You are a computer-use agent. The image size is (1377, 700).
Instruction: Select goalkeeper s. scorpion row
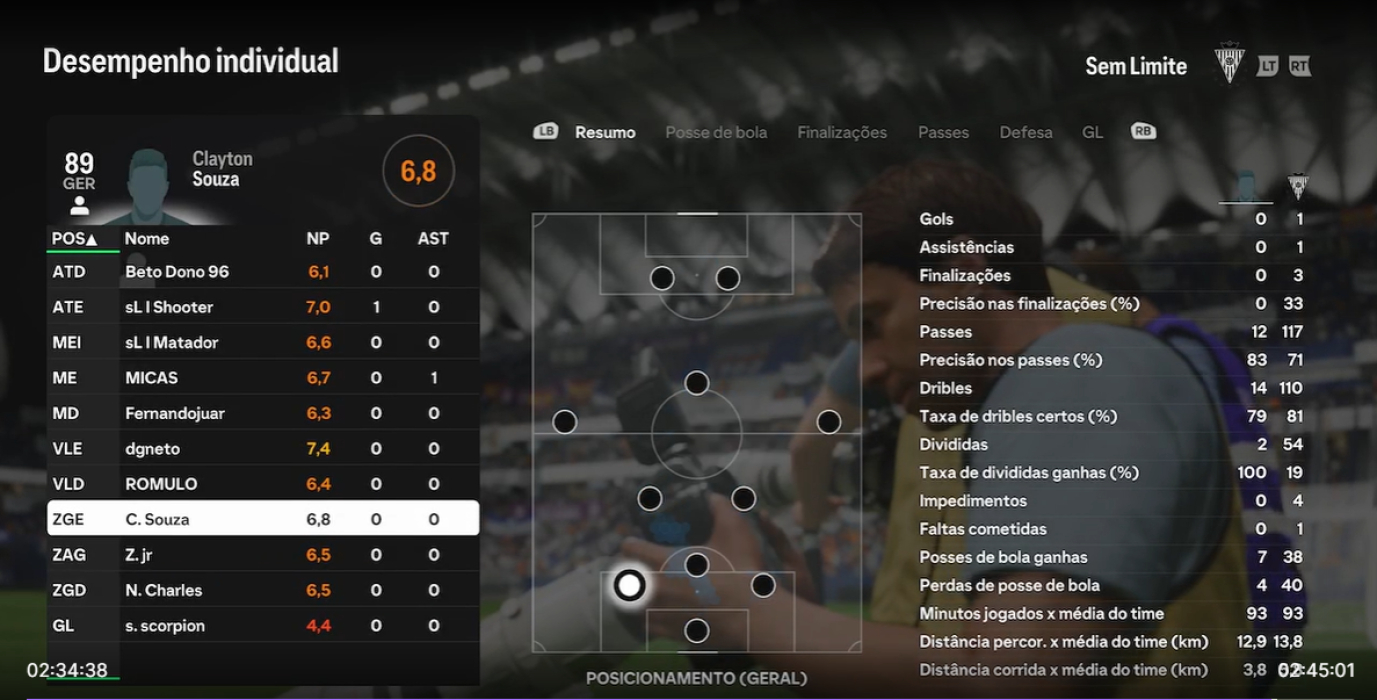click(x=263, y=626)
